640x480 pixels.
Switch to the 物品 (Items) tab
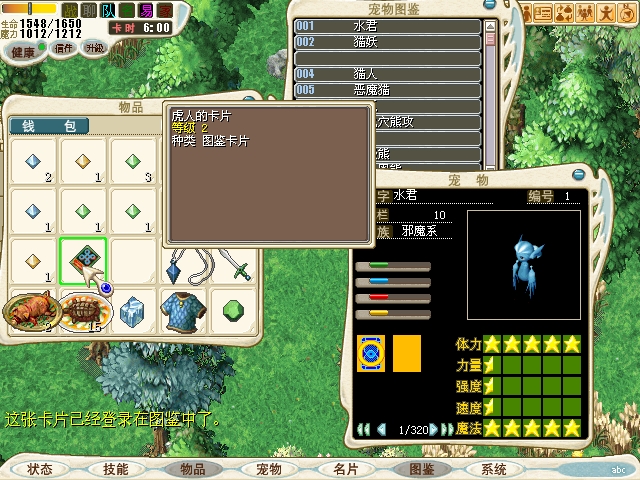coord(192,468)
